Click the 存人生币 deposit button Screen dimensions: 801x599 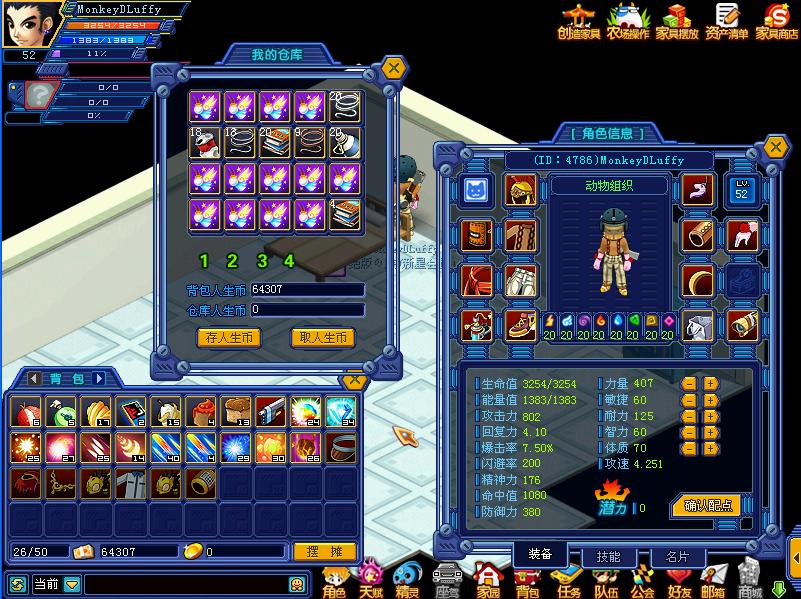[x=229, y=338]
